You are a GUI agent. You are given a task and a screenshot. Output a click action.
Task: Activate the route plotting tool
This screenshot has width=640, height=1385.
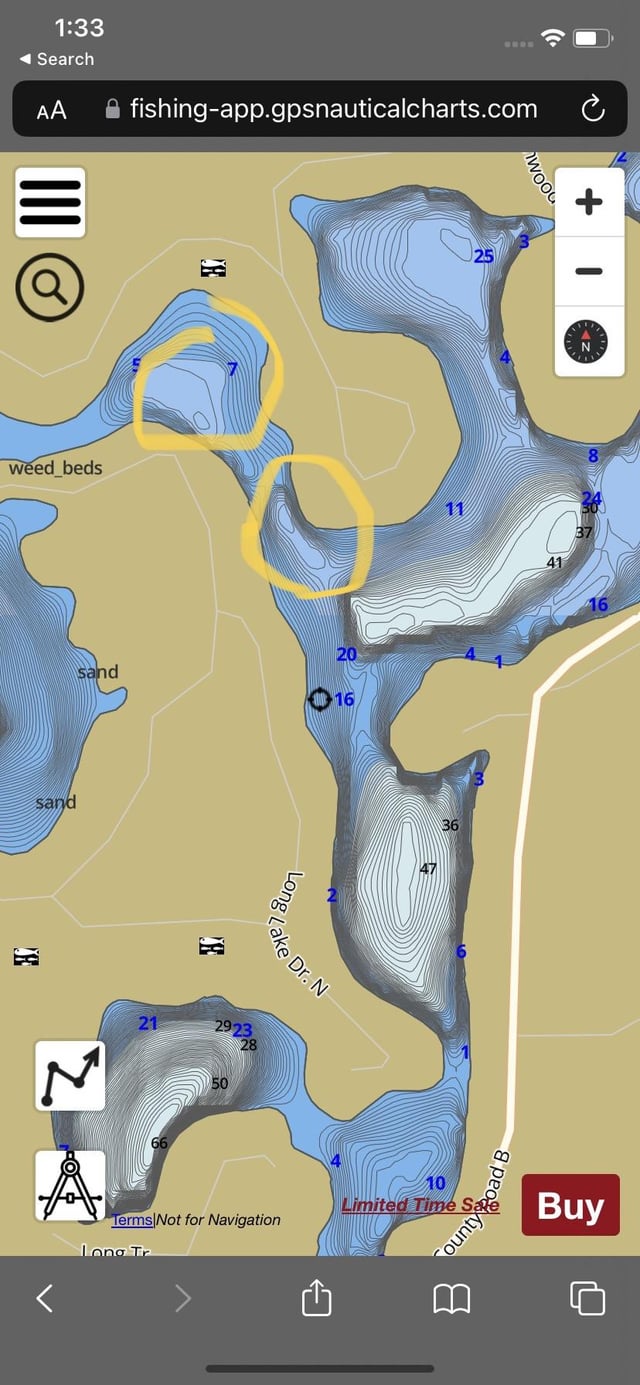[x=70, y=1075]
